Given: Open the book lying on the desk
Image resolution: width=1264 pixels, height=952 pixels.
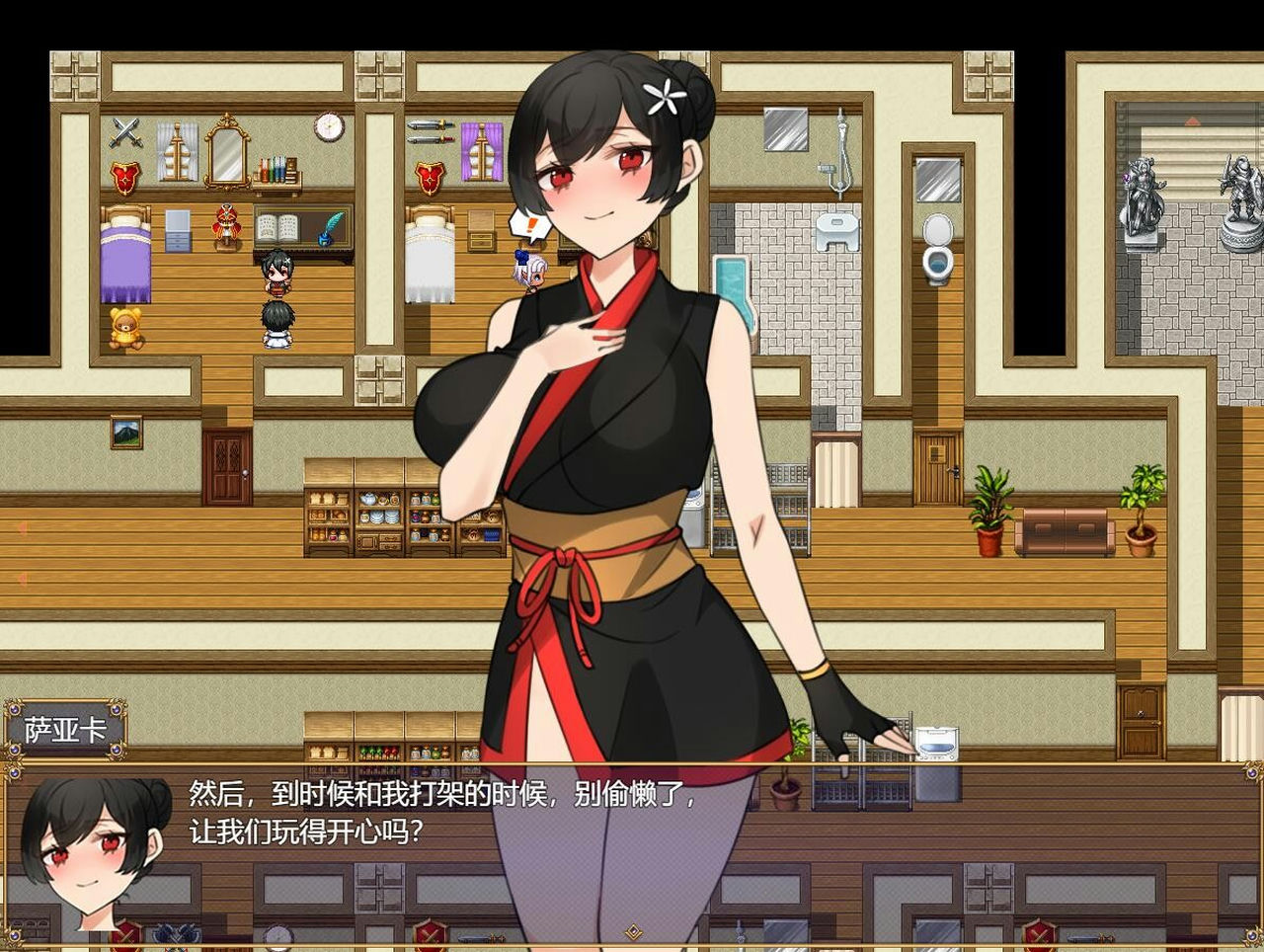Looking at the screenshot, I should click(277, 226).
